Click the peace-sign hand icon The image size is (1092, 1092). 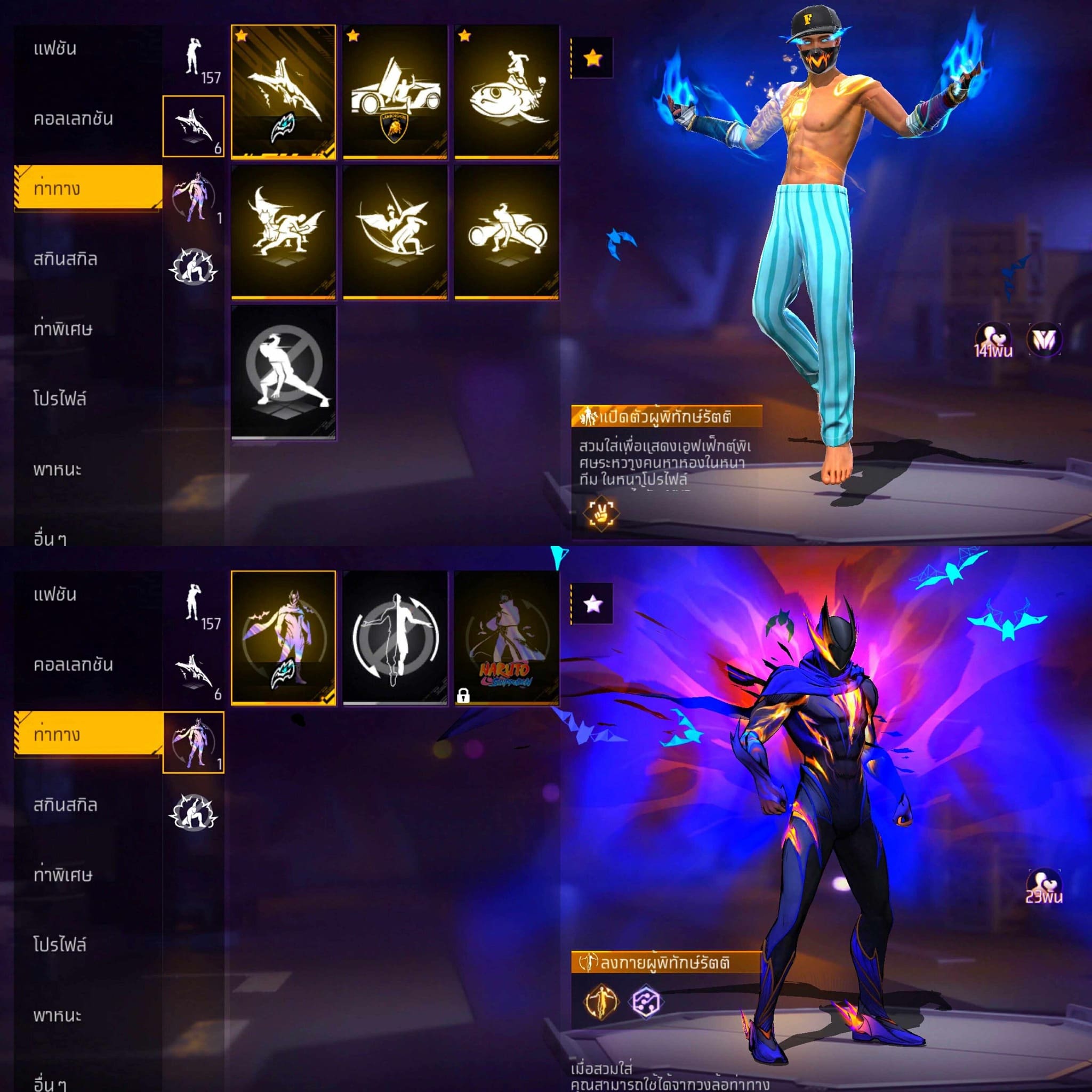click(x=600, y=512)
